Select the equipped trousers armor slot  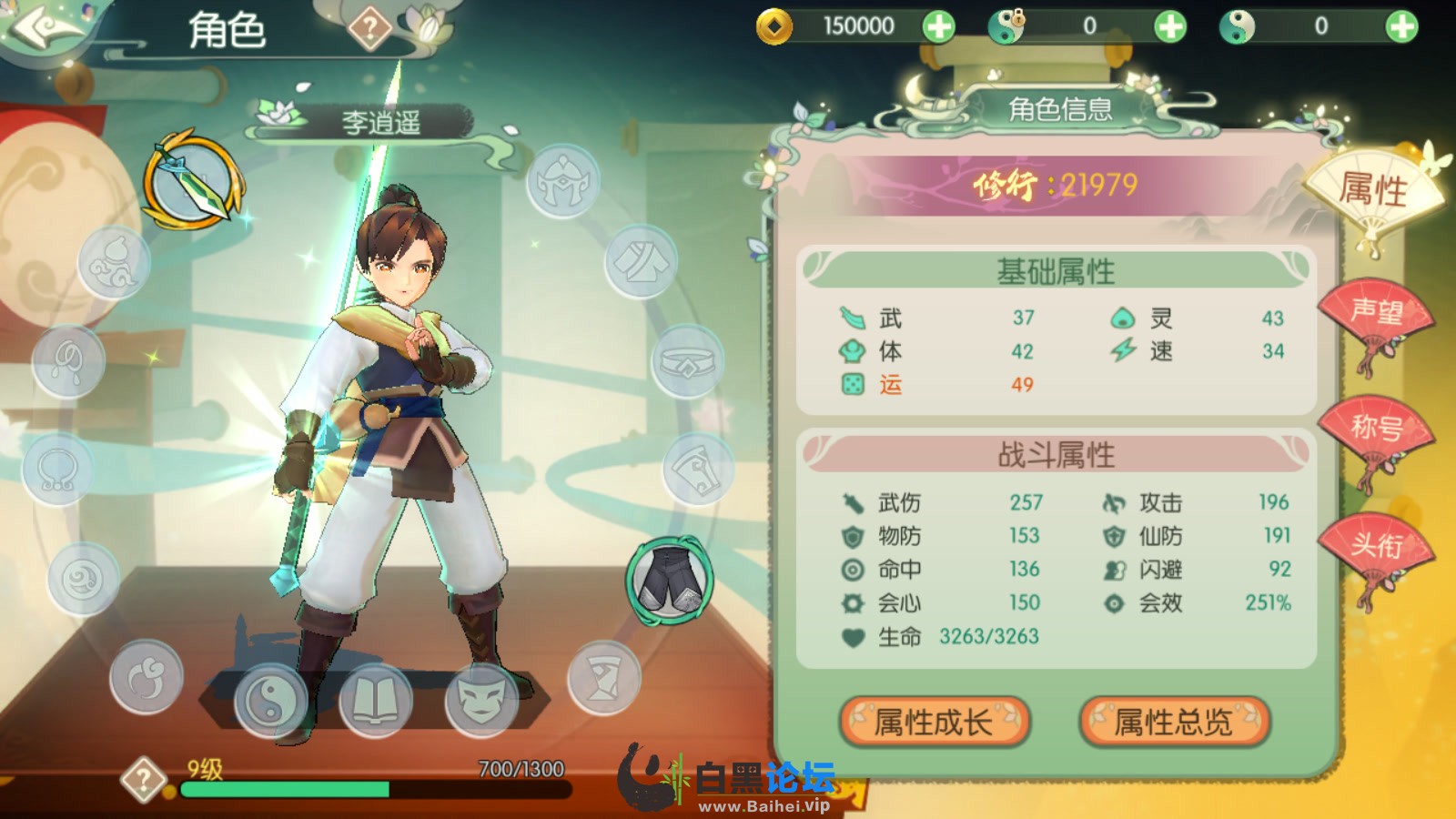click(670, 581)
